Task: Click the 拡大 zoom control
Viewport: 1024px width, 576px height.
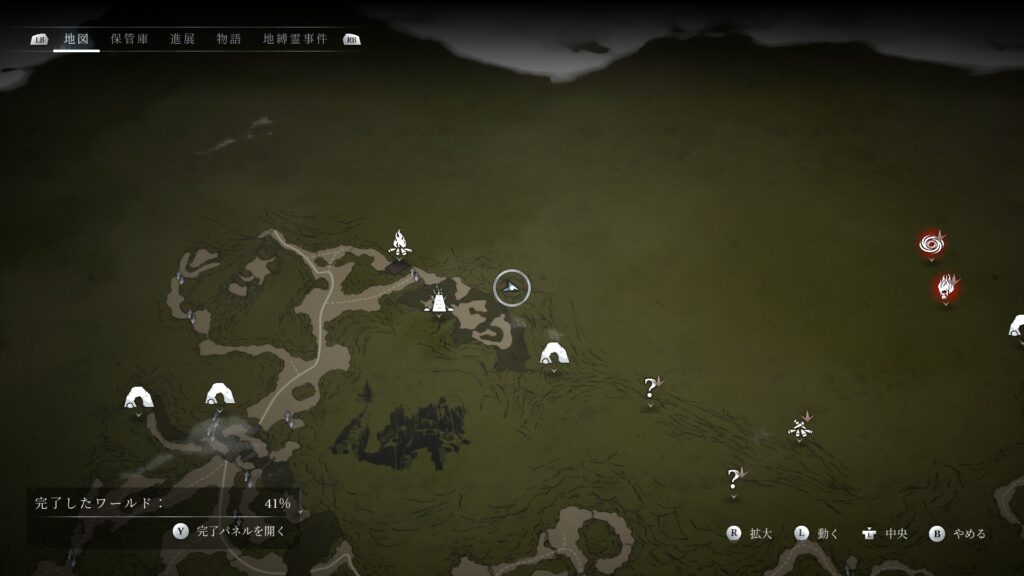Action: pyautogui.click(x=750, y=534)
